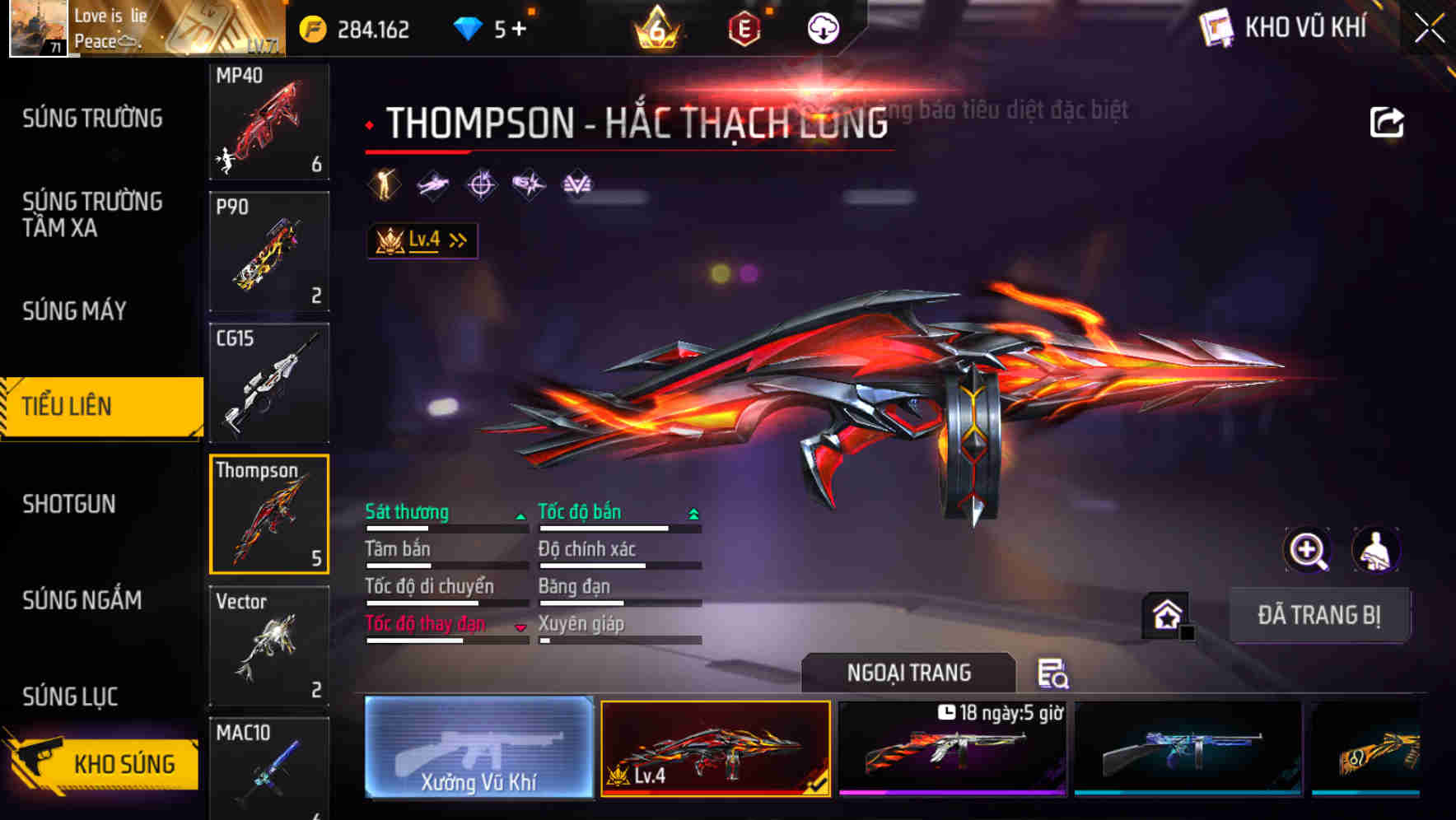
Task: Open the Xưởng Vũ Khí weapon workshop
Action: (479, 748)
